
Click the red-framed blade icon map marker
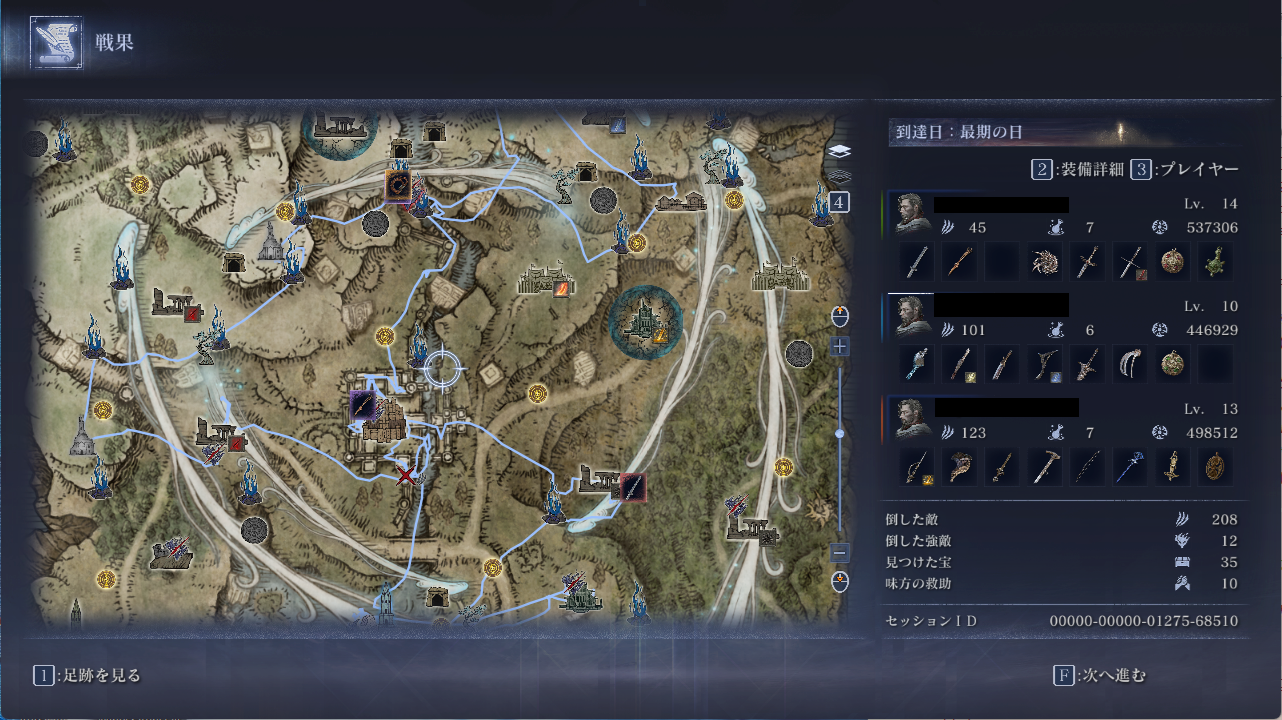coord(631,487)
